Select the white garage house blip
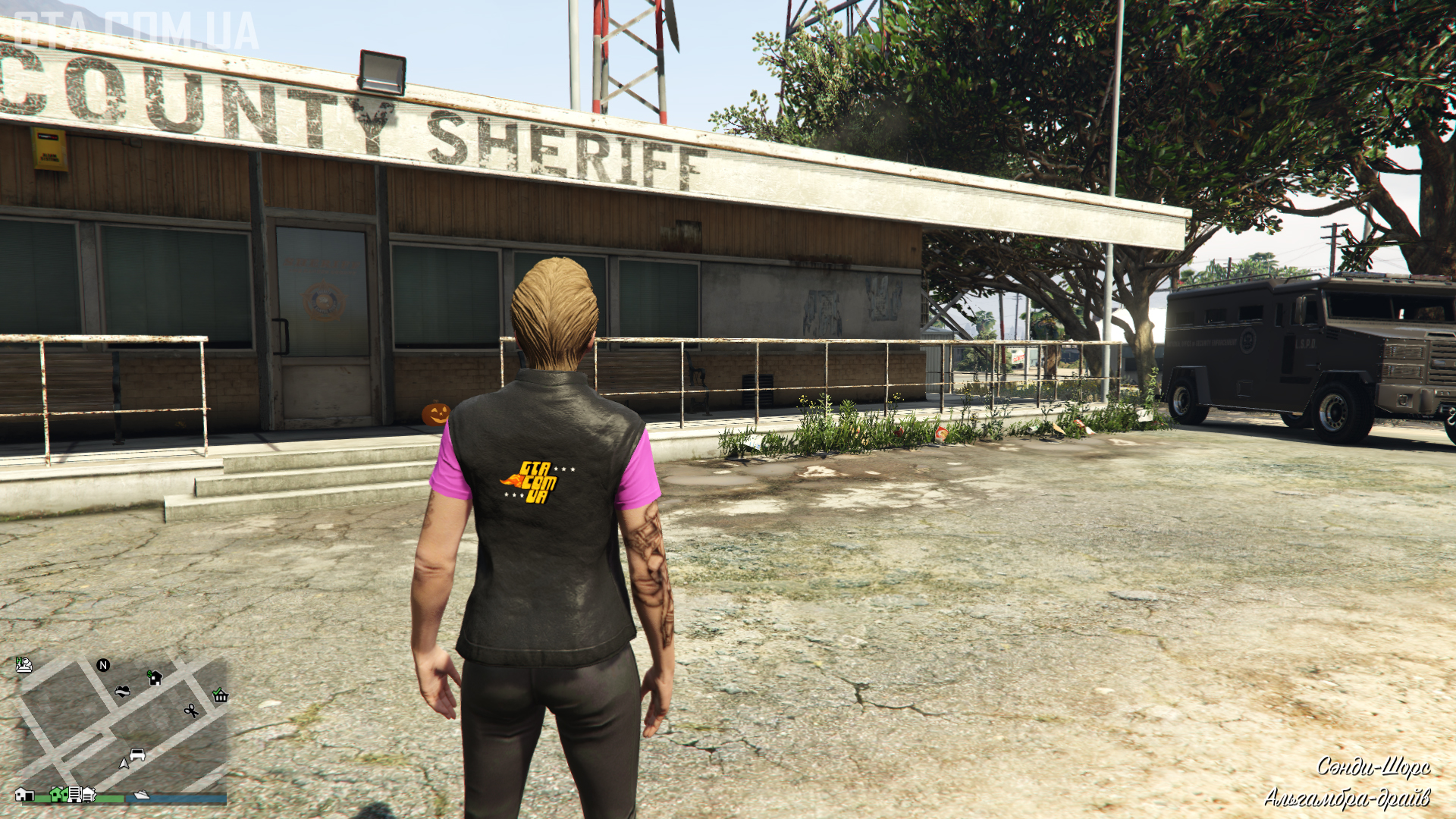 24,794
